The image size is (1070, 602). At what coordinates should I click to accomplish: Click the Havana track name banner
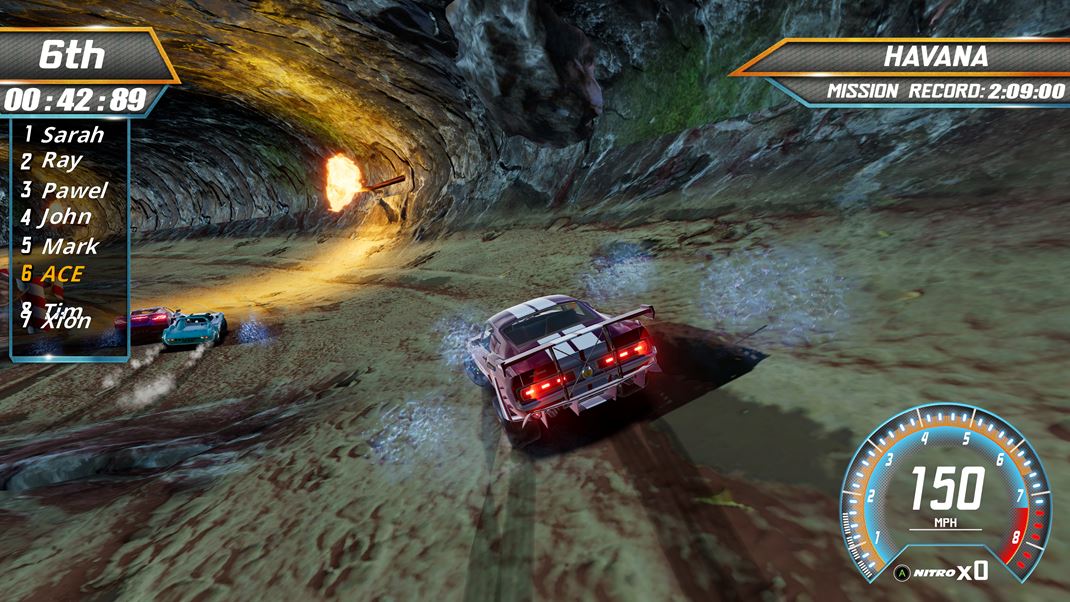pyautogui.click(x=936, y=57)
